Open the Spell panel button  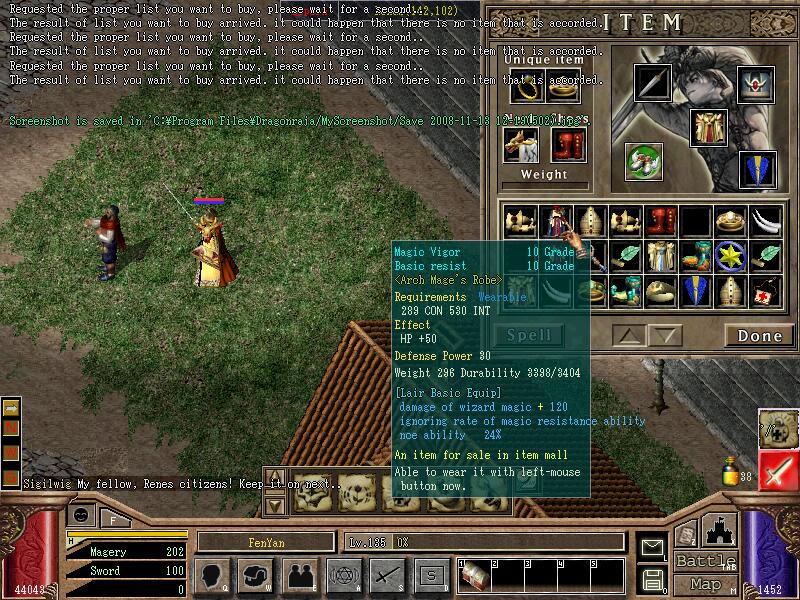click(x=529, y=336)
